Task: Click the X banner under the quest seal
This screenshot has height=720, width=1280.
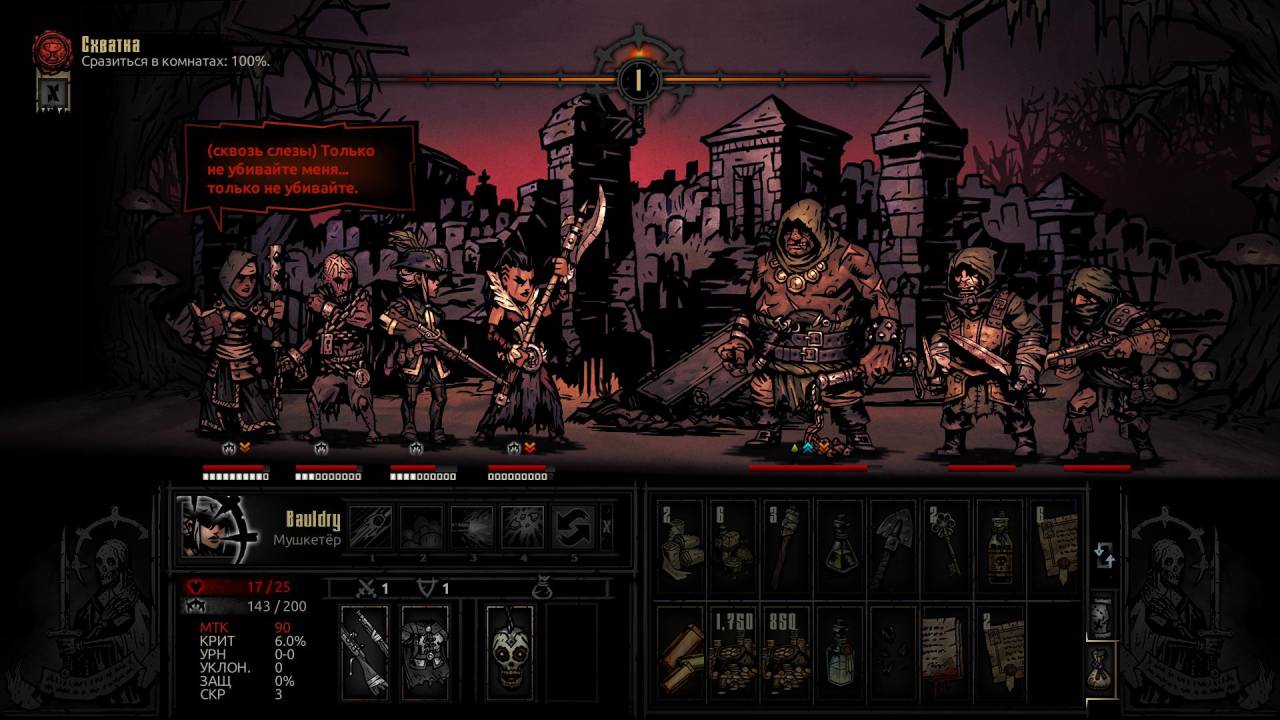Action: tap(51, 92)
